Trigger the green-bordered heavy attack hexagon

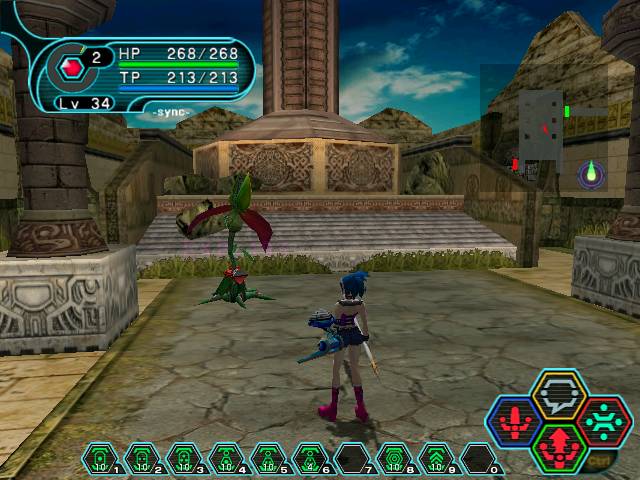pyautogui.click(x=558, y=447)
